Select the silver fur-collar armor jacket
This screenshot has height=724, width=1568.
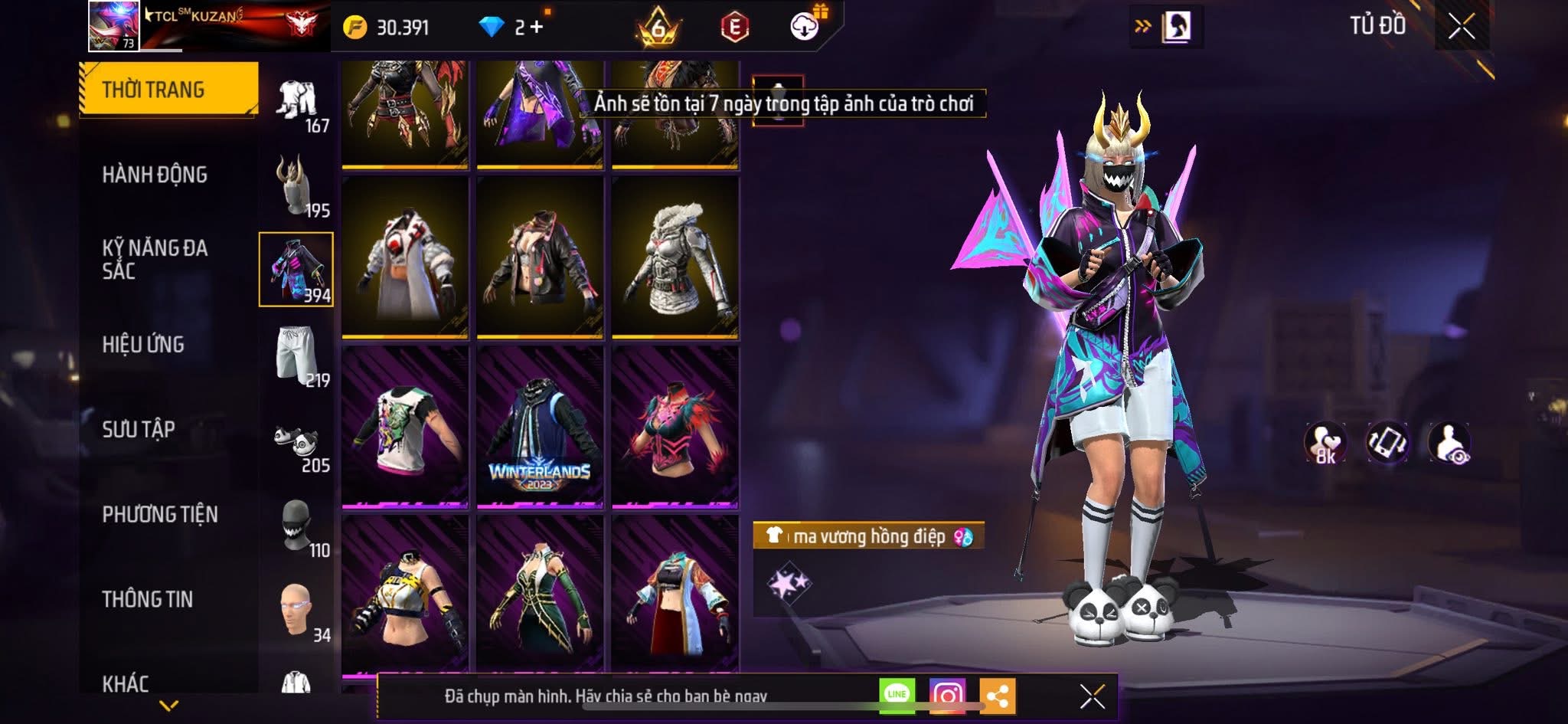pos(675,257)
